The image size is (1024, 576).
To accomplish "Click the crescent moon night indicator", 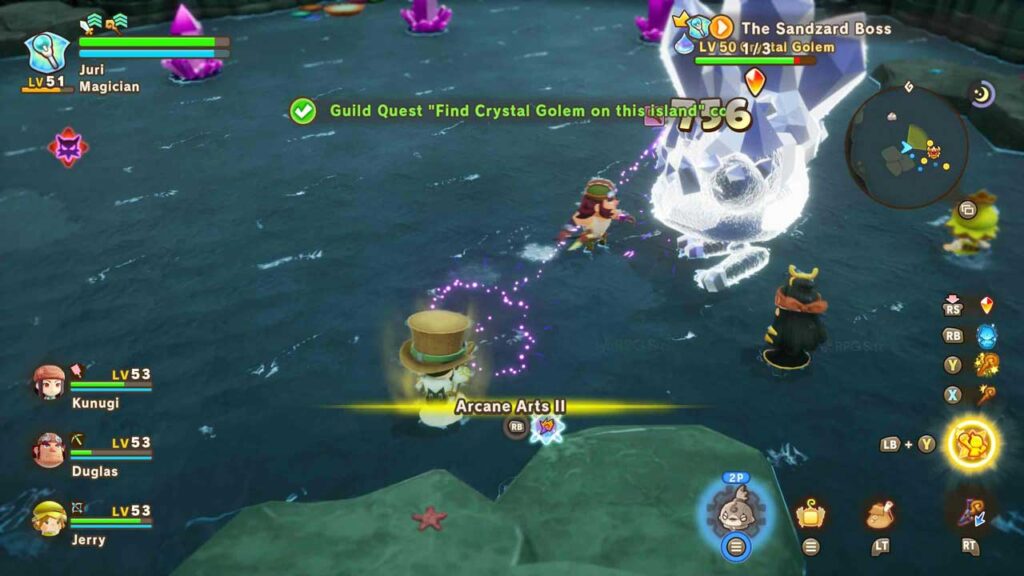I will (x=981, y=94).
